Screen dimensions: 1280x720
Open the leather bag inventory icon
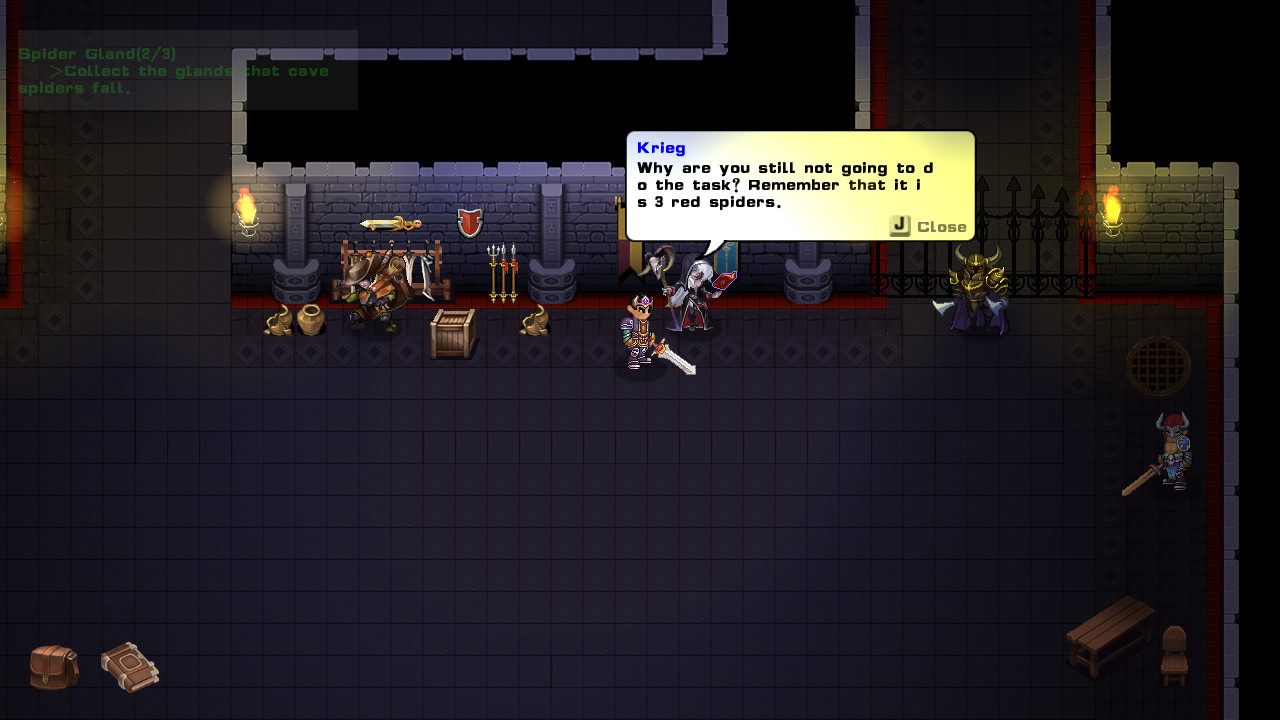(54, 667)
